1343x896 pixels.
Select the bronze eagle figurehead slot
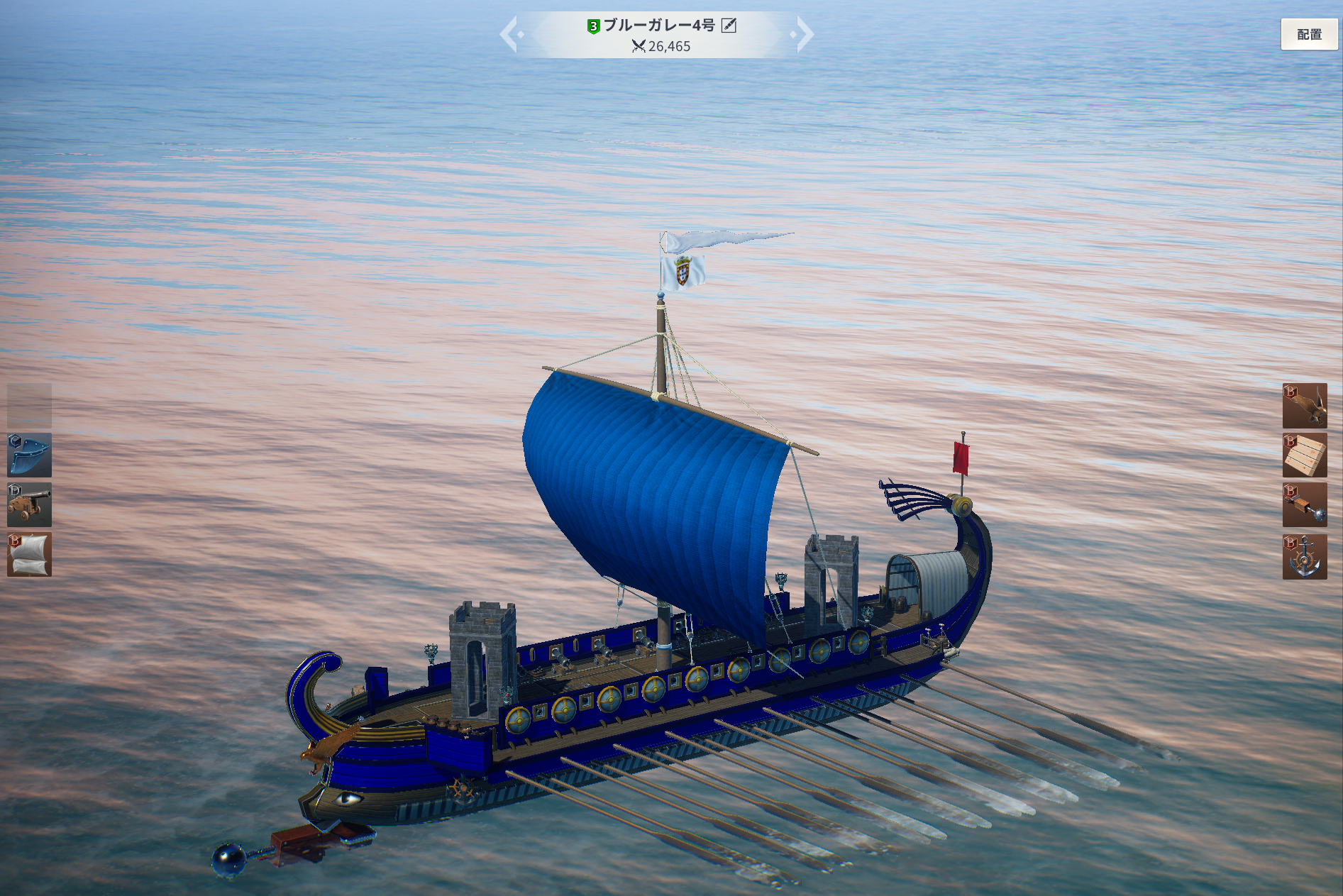pyautogui.click(x=1305, y=405)
